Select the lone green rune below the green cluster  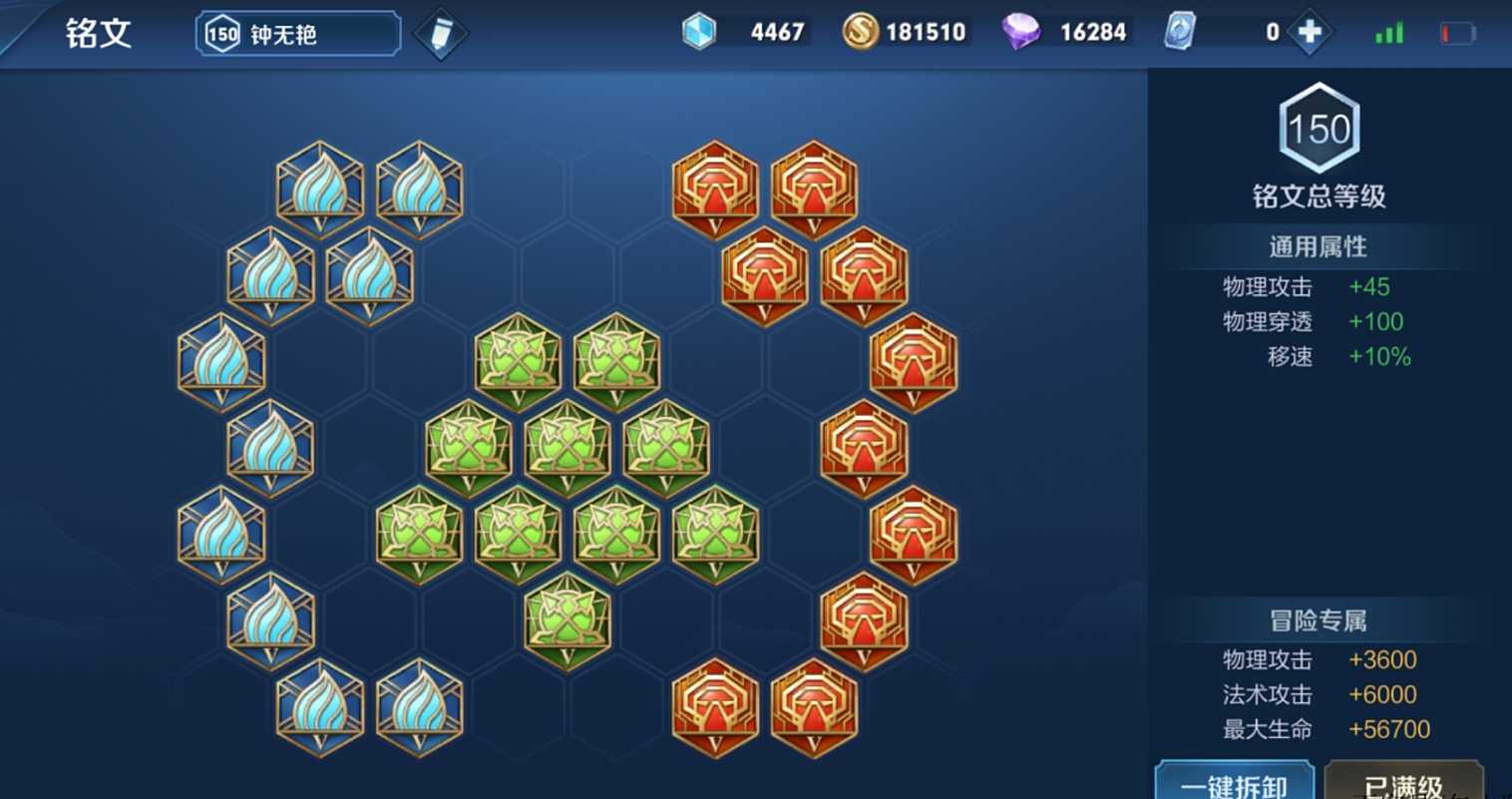click(567, 621)
